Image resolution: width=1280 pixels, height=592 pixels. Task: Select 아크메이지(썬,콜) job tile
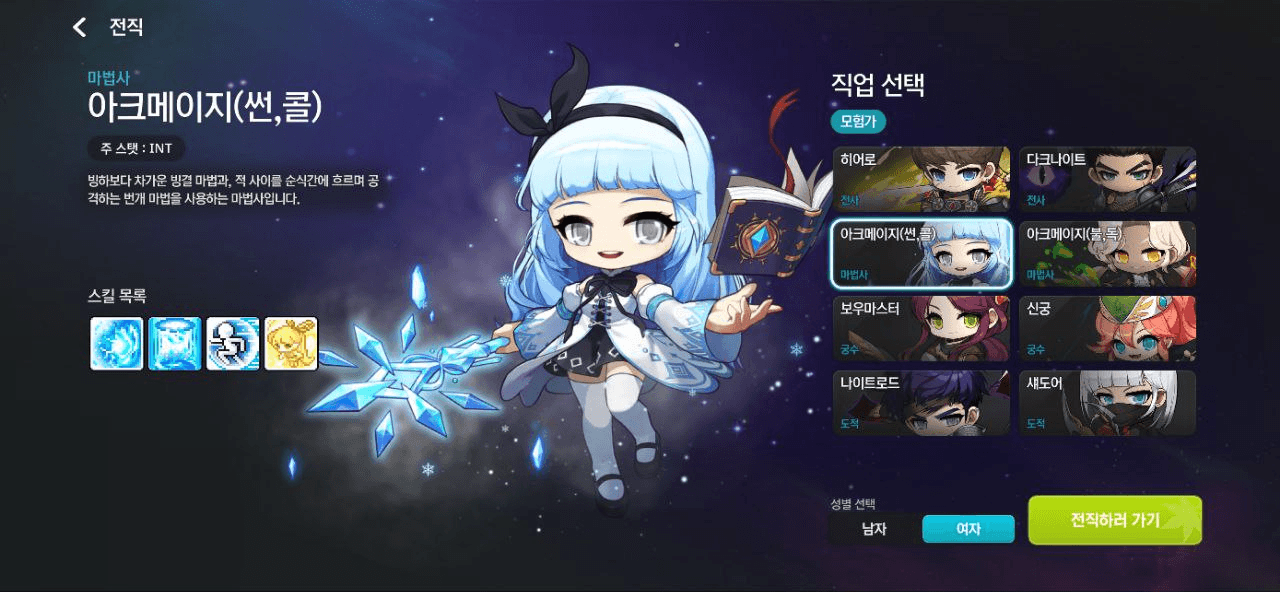pos(921,254)
